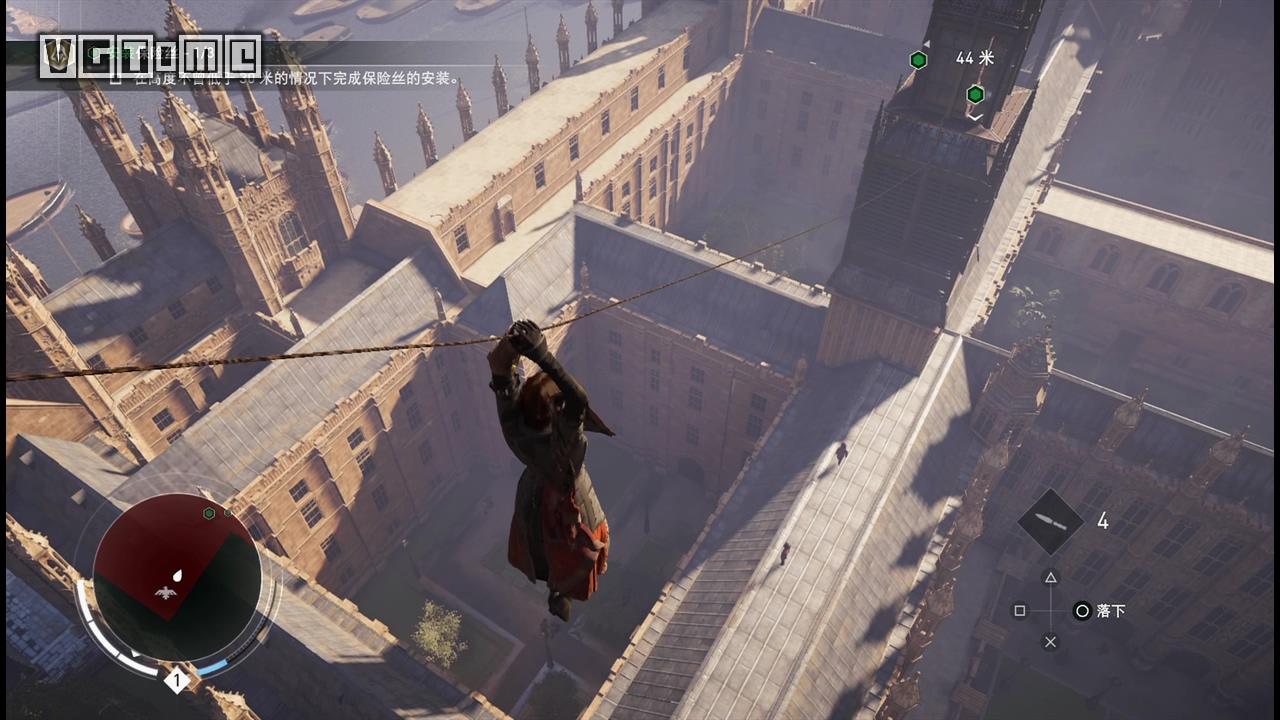
Task: Click the level 1 diamond badge
Action: [x=177, y=682]
